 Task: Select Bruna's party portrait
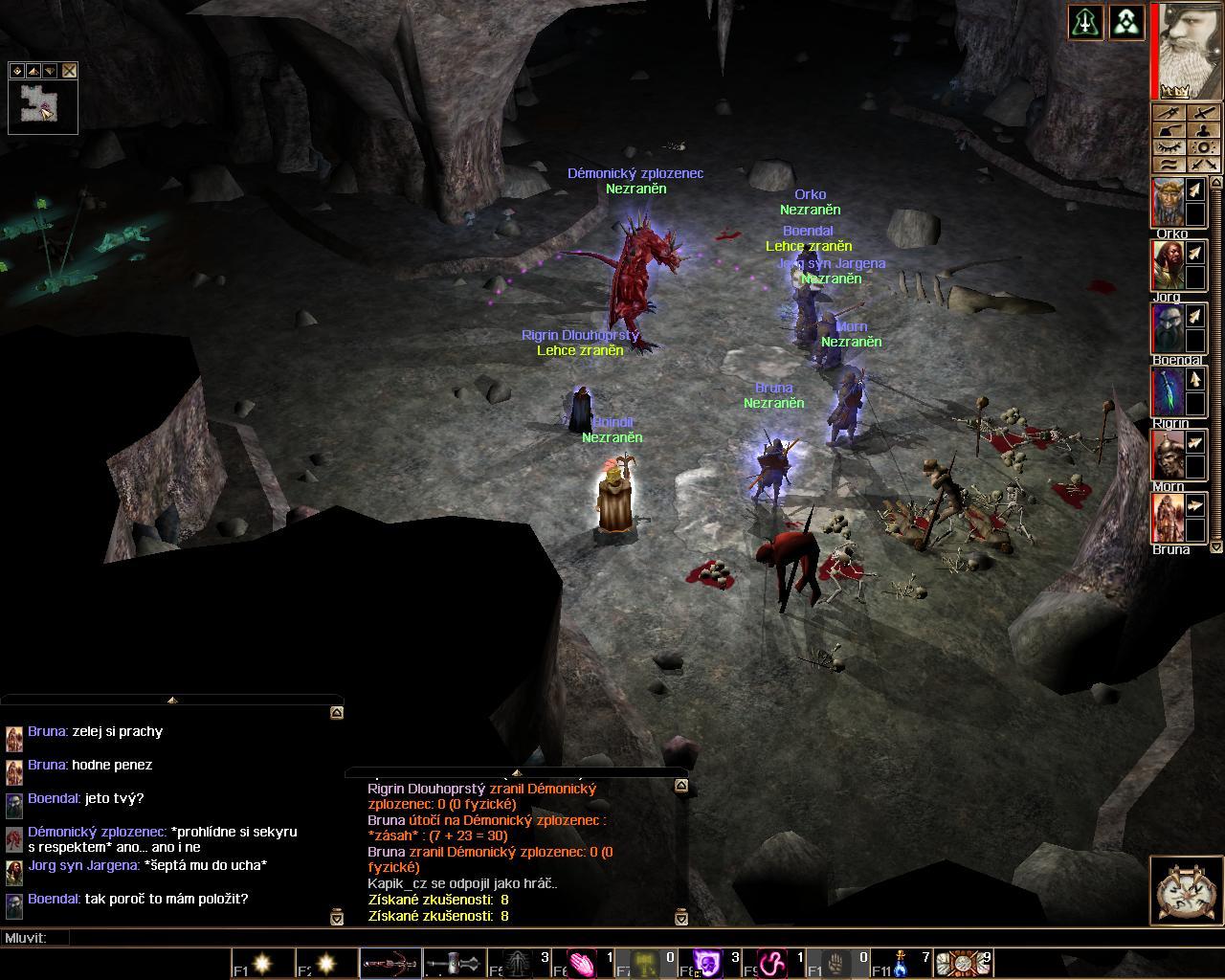[x=1168, y=518]
